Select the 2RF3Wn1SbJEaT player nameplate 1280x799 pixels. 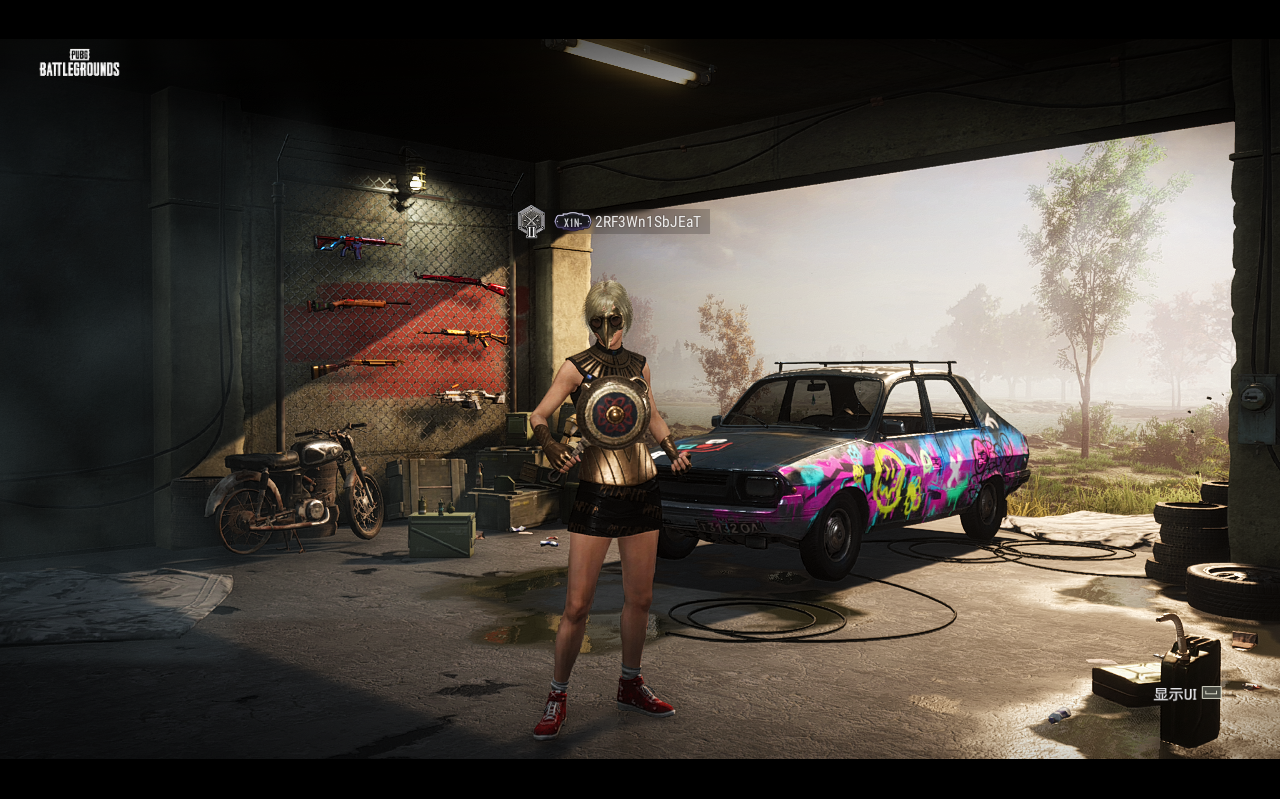(647, 222)
